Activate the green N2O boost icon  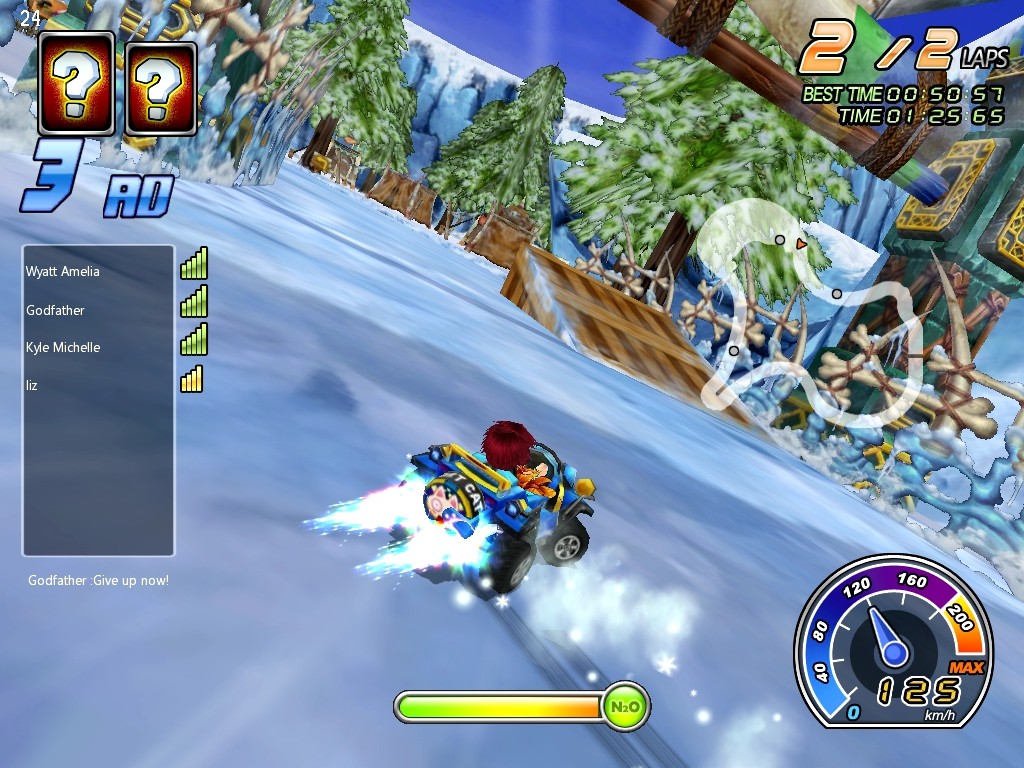coord(625,707)
